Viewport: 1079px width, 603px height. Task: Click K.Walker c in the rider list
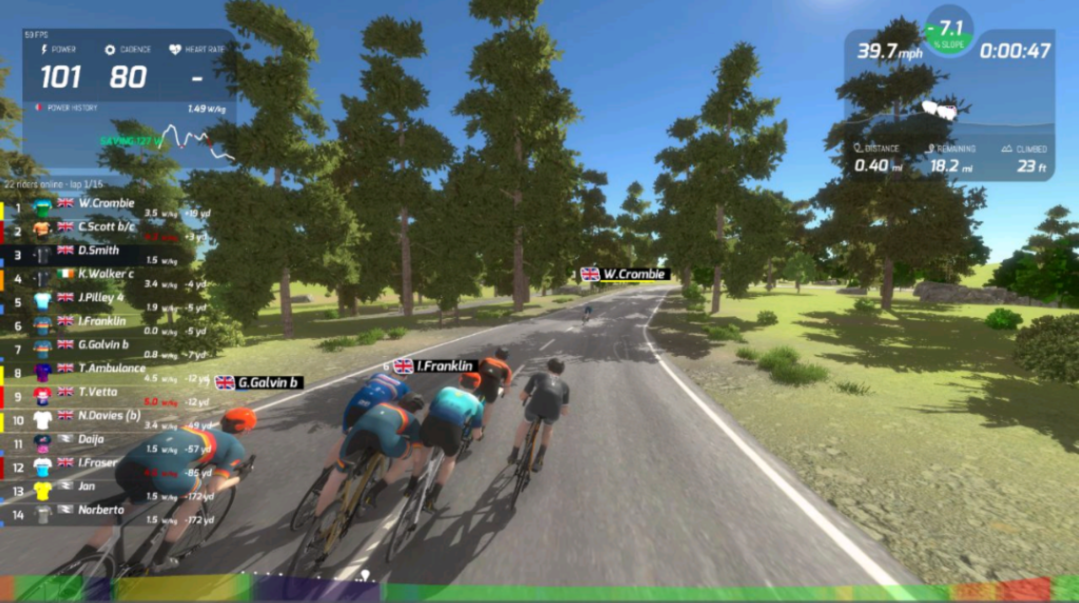[x=106, y=275]
